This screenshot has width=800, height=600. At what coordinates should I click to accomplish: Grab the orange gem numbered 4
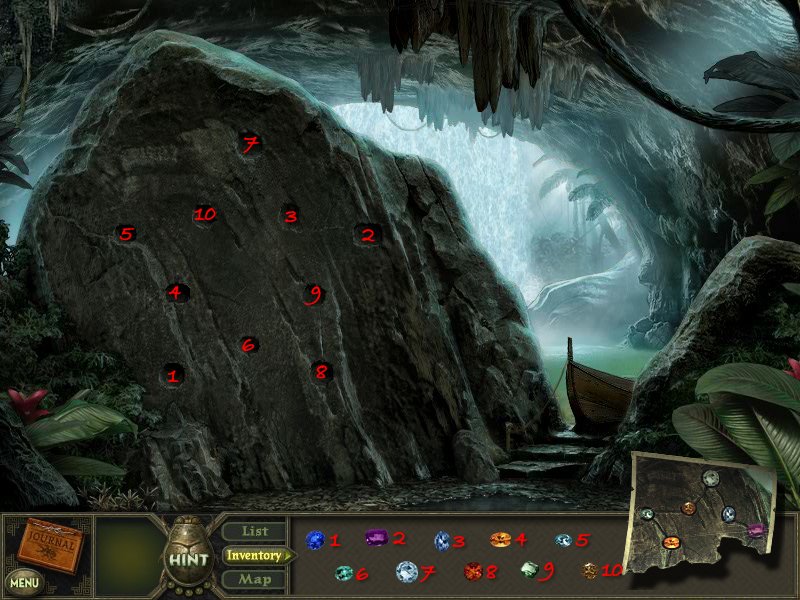point(500,540)
